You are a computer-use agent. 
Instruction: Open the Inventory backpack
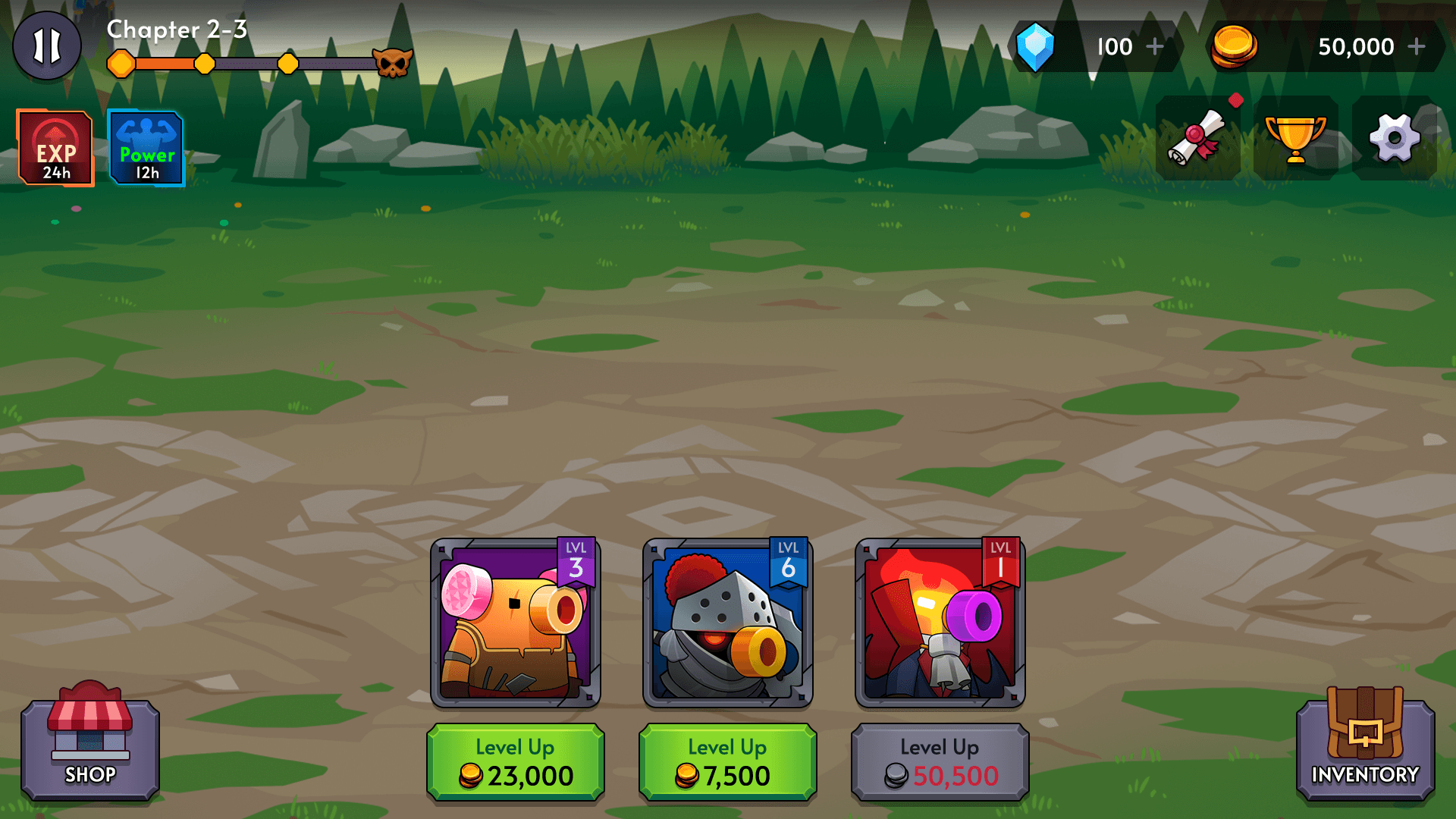pyautogui.click(x=1365, y=748)
